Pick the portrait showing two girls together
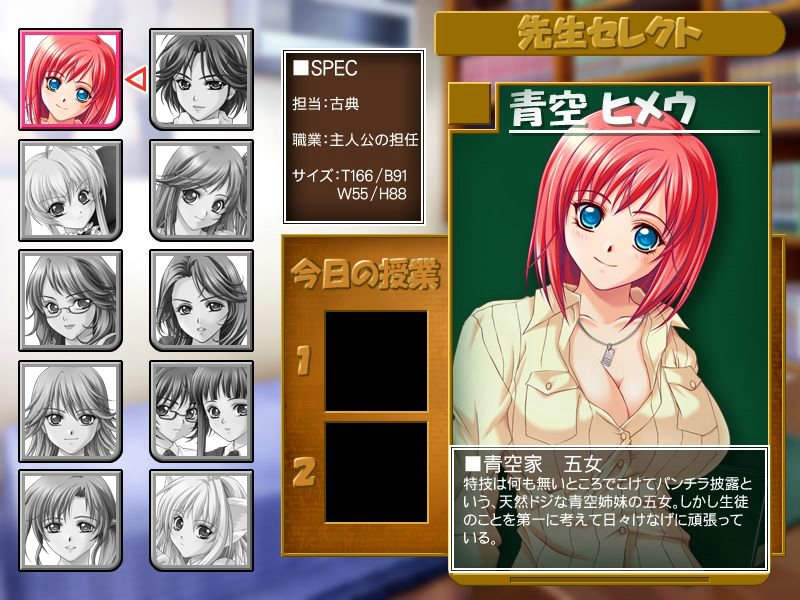 coord(201,410)
